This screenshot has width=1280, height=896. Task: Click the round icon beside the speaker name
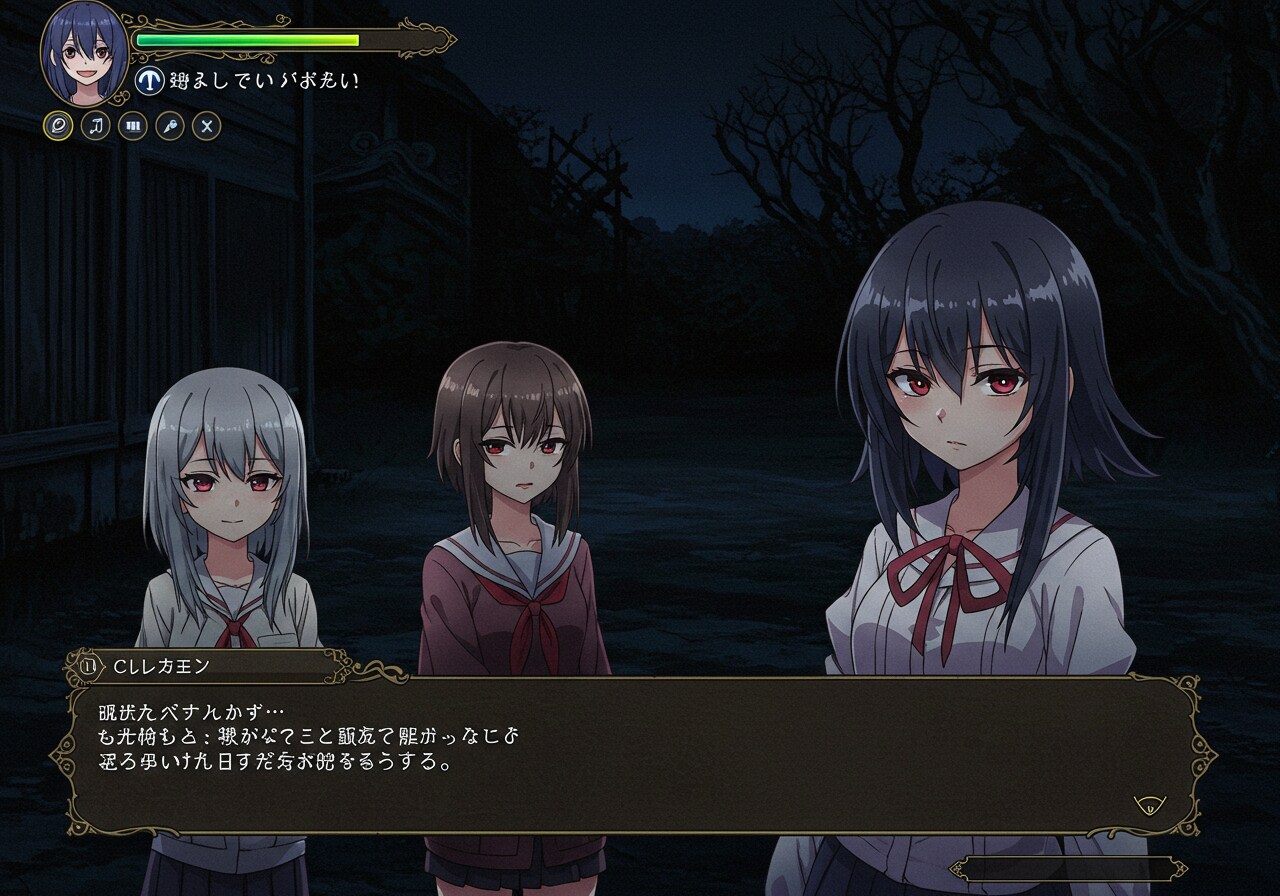pos(89,665)
